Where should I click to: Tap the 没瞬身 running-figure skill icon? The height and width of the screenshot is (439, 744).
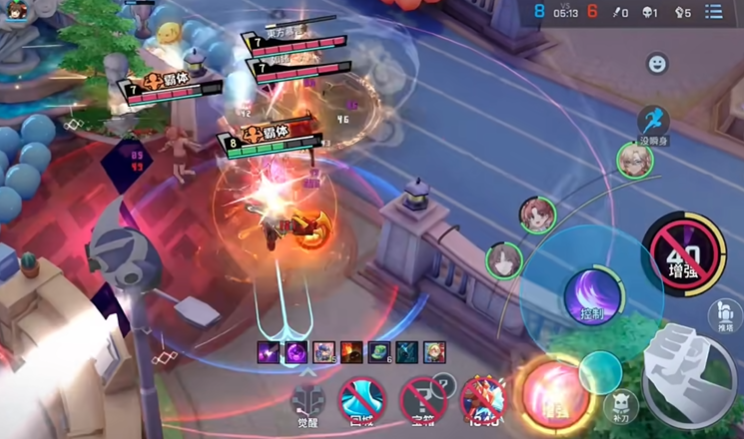click(653, 122)
